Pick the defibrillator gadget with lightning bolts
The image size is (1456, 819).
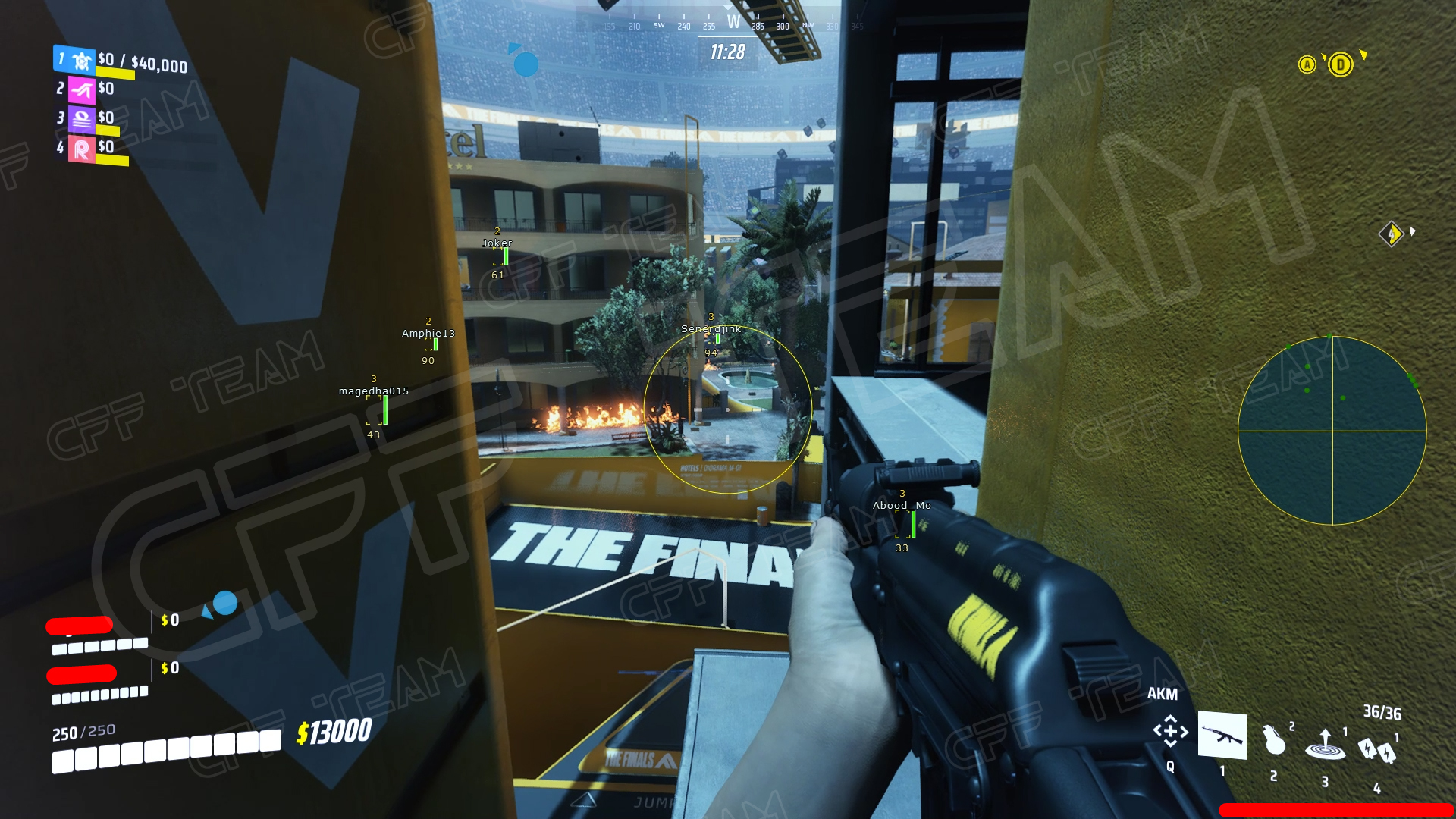tap(1376, 751)
